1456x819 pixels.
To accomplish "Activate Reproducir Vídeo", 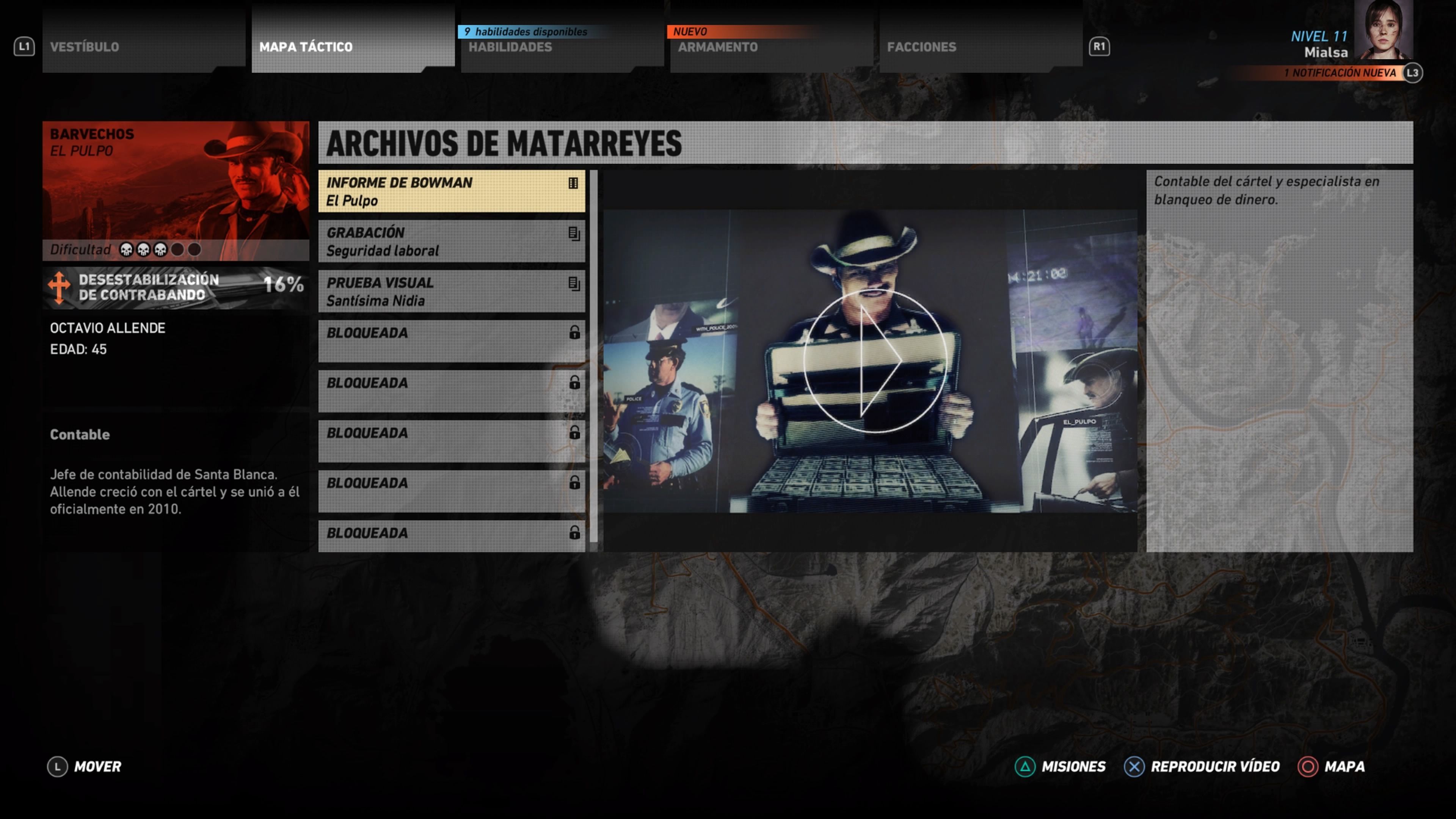I will click(1202, 766).
